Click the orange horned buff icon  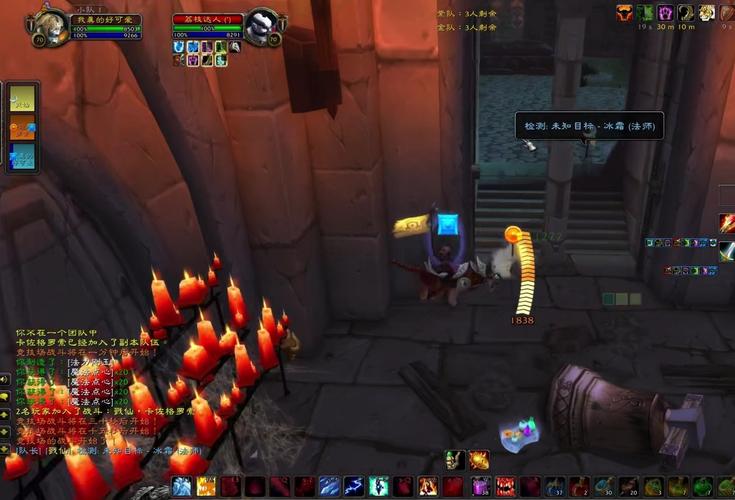point(624,12)
